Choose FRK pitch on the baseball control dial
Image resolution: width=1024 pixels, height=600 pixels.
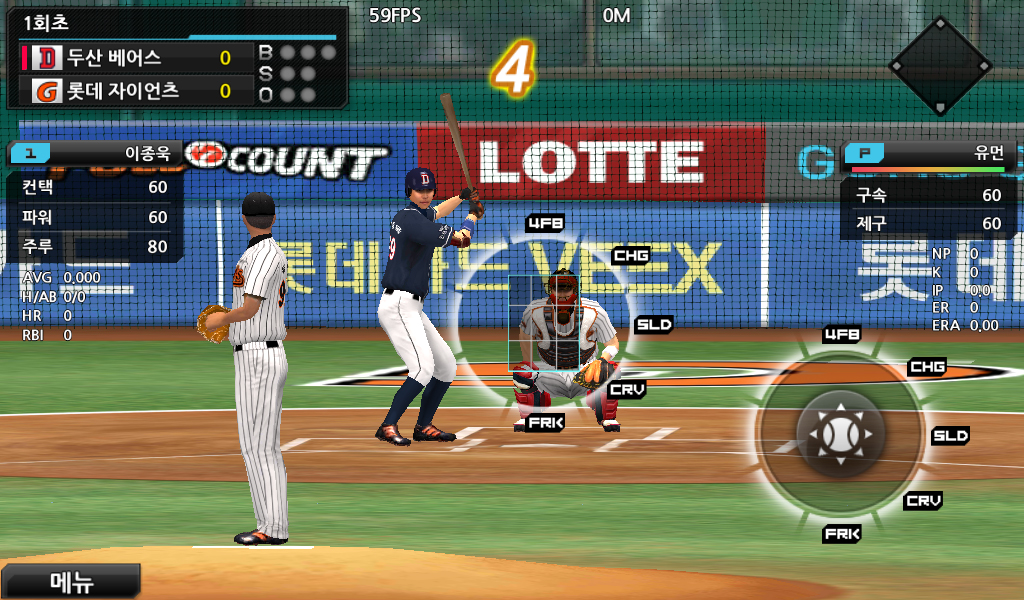[x=842, y=534]
